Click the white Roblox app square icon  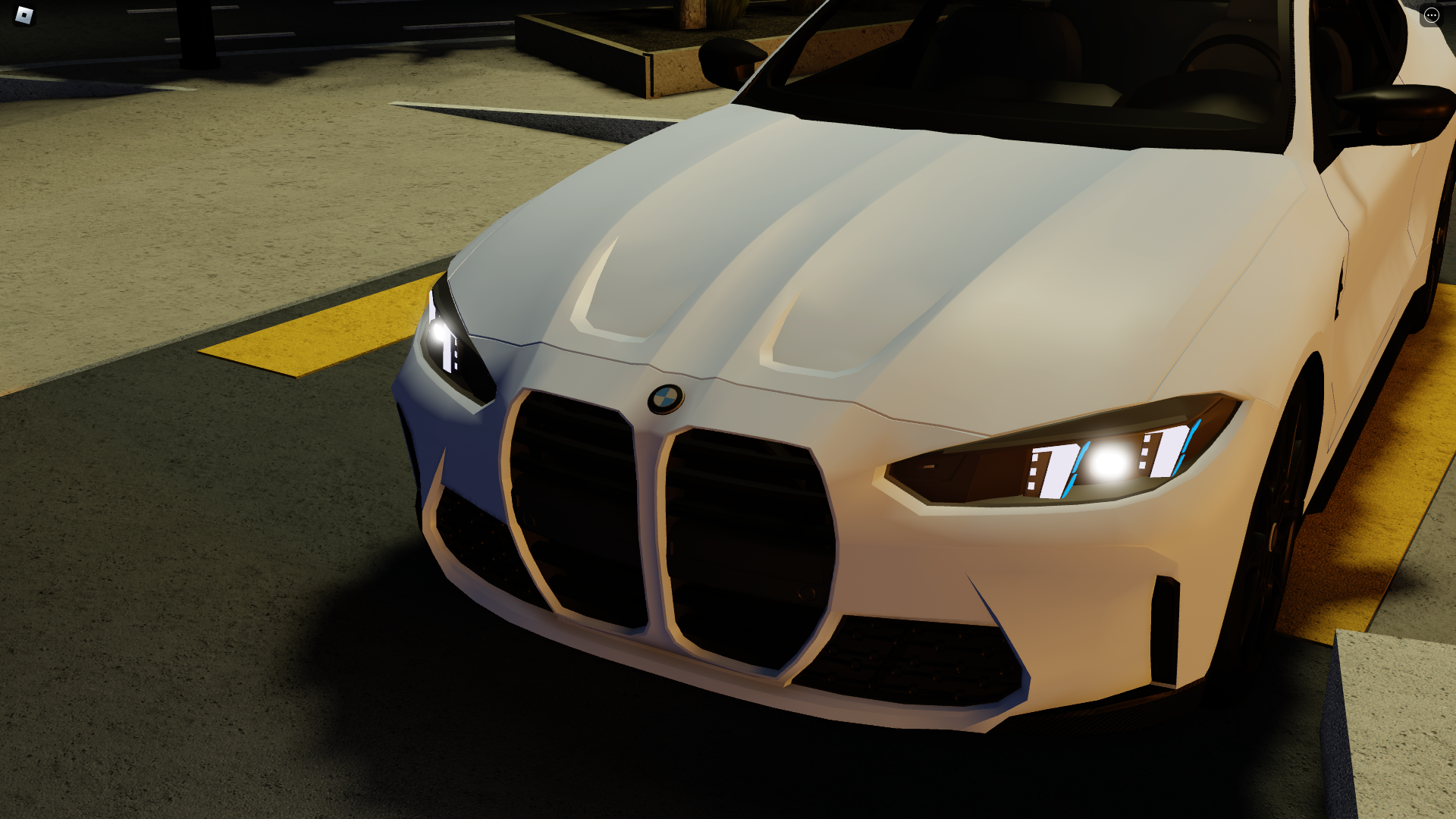pos(23,15)
